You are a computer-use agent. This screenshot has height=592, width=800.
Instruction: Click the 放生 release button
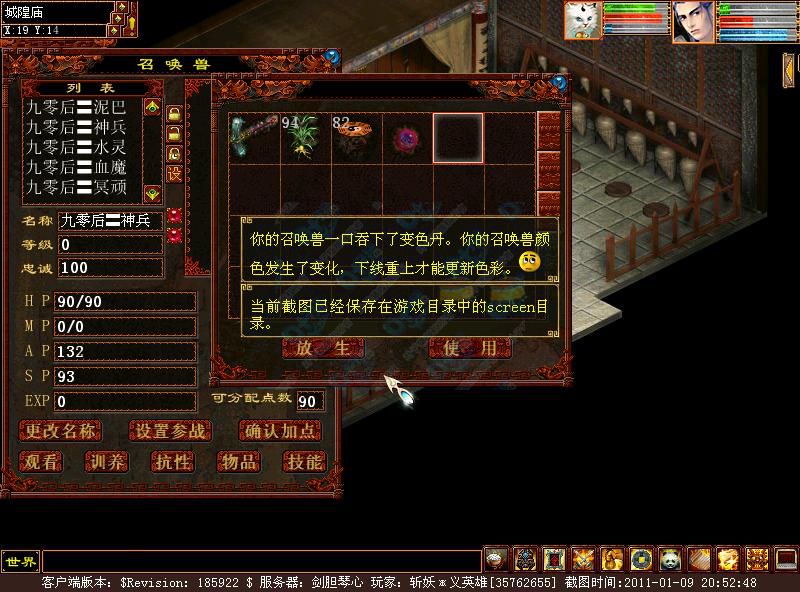[x=323, y=348]
